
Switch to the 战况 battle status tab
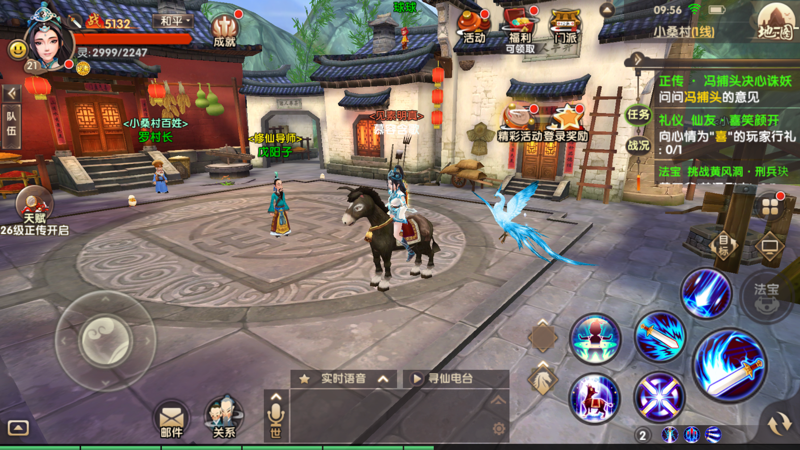pyautogui.click(x=638, y=144)
